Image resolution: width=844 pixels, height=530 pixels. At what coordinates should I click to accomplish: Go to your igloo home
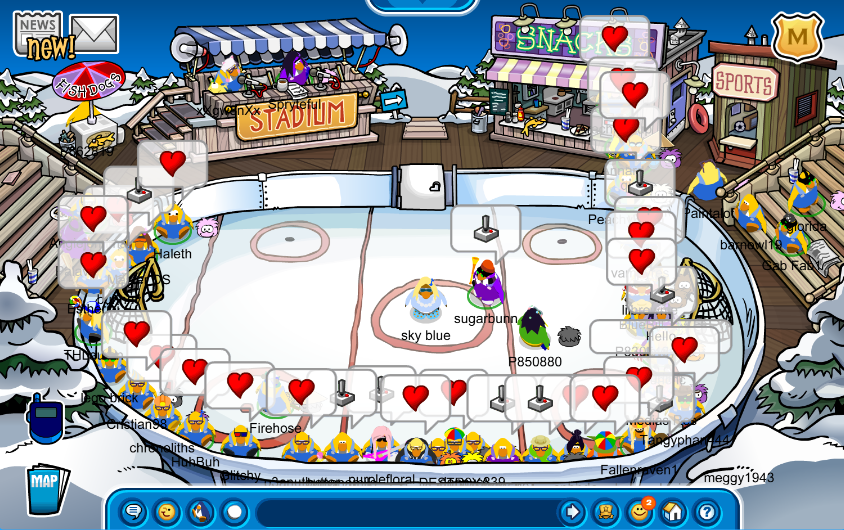673,512
